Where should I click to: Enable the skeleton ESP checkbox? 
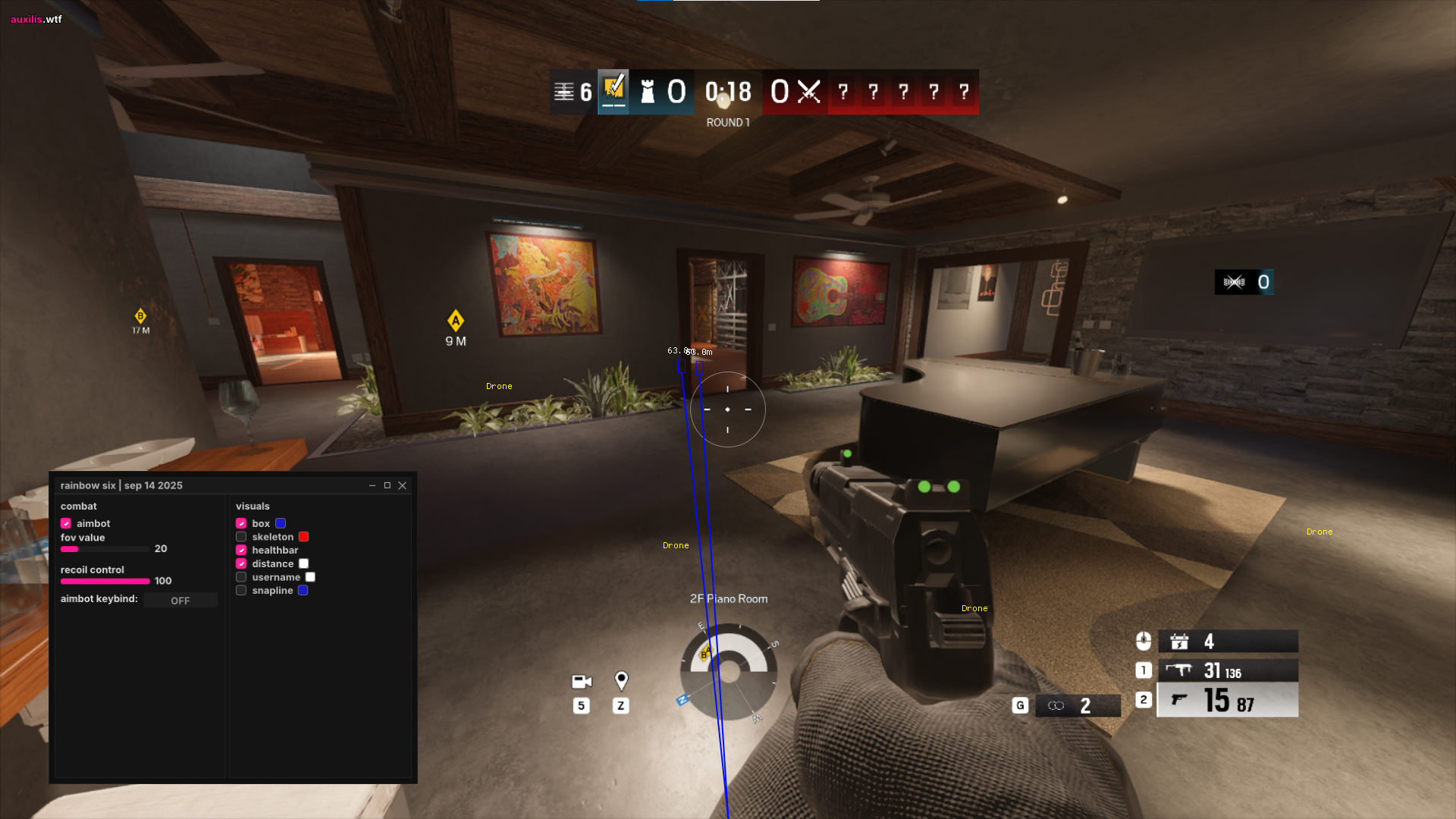point(241,536)
